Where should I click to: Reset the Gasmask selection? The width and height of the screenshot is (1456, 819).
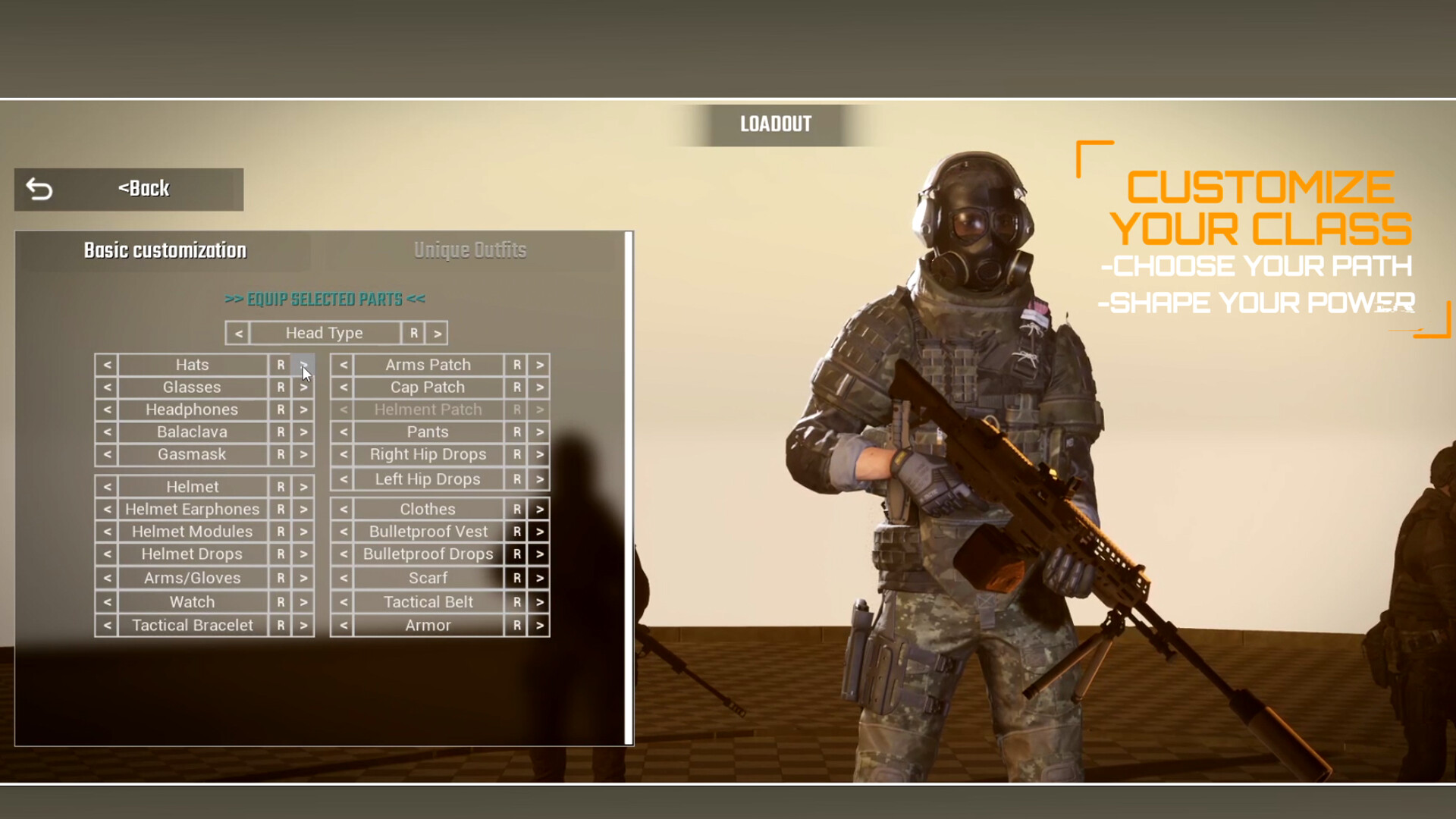(281, 454)
